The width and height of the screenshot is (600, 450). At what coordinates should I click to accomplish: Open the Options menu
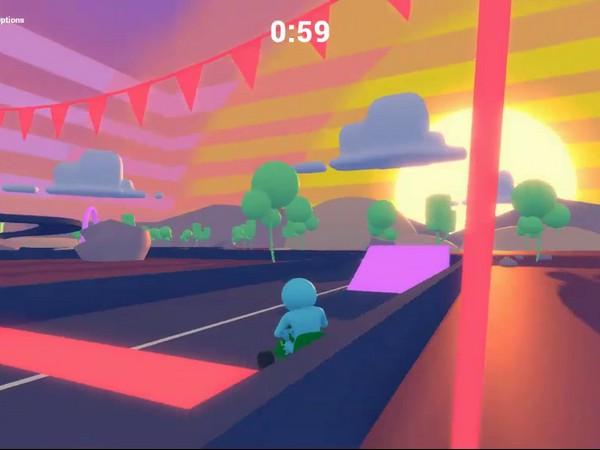(x=11, y=18)
